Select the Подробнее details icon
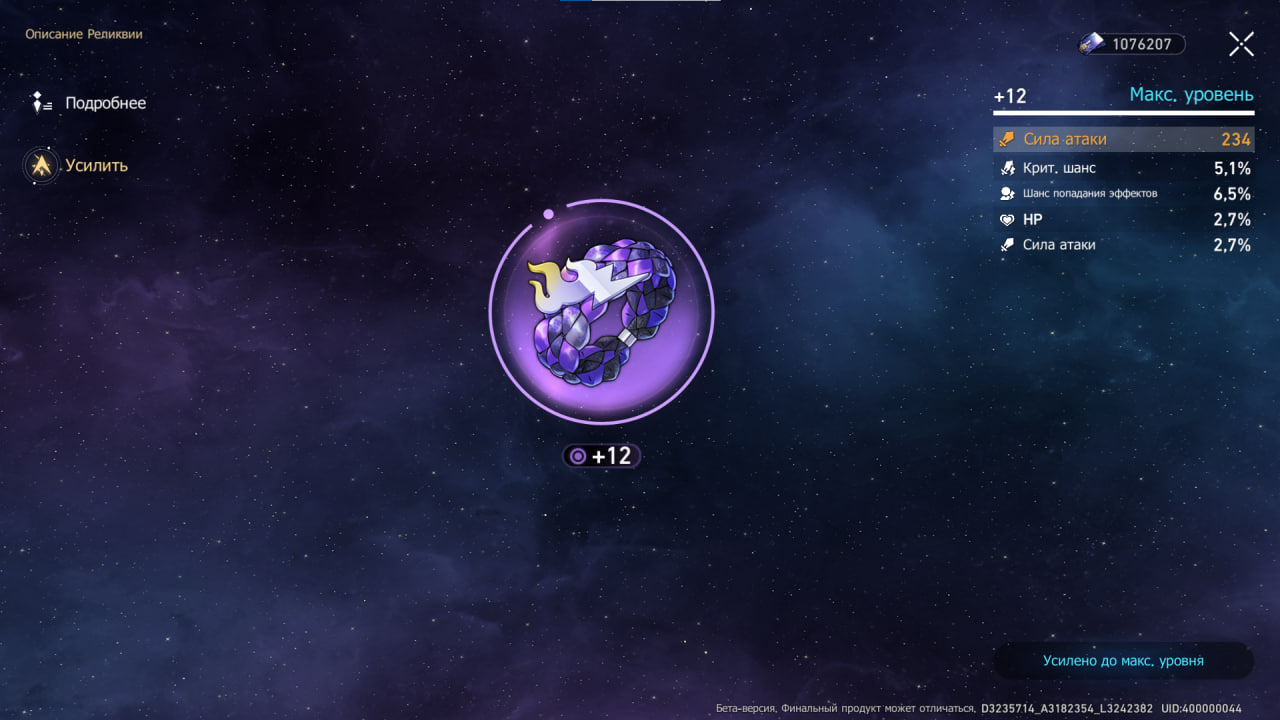 click(42, 102)
